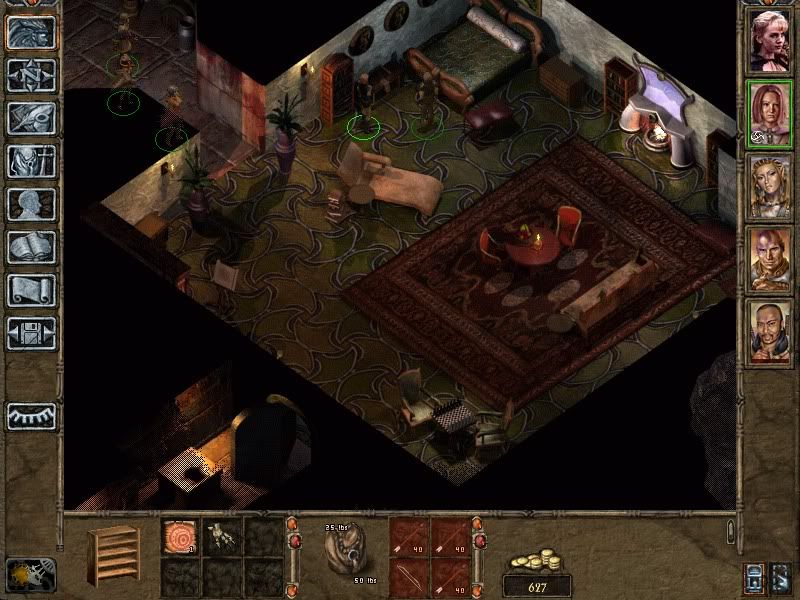Select the bald red-skinned man's portrait
Viewport: 800px width, 600px height.
769,259
